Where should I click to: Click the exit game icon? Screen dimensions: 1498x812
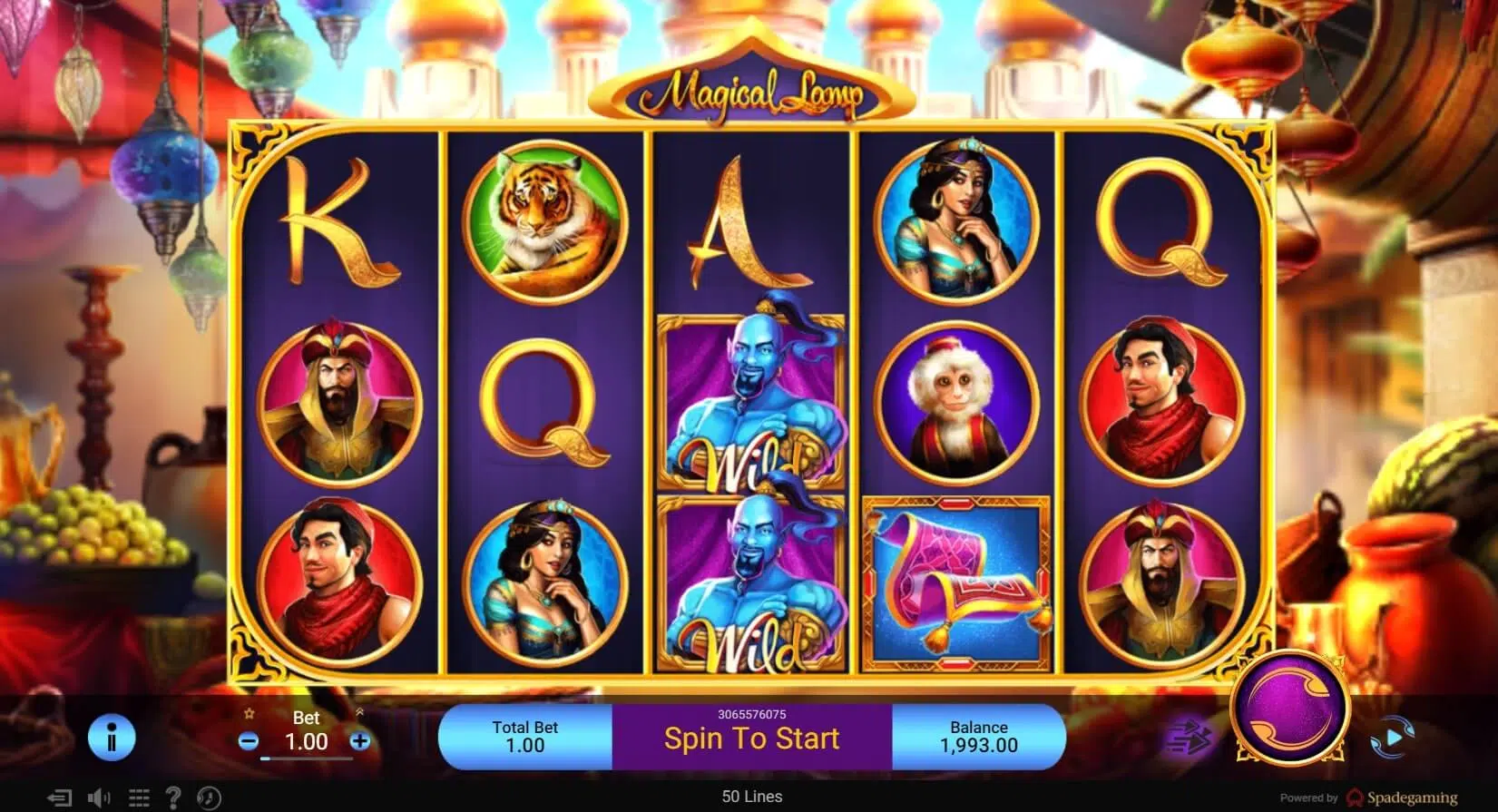pyautogui.click(x=59, y=797)
